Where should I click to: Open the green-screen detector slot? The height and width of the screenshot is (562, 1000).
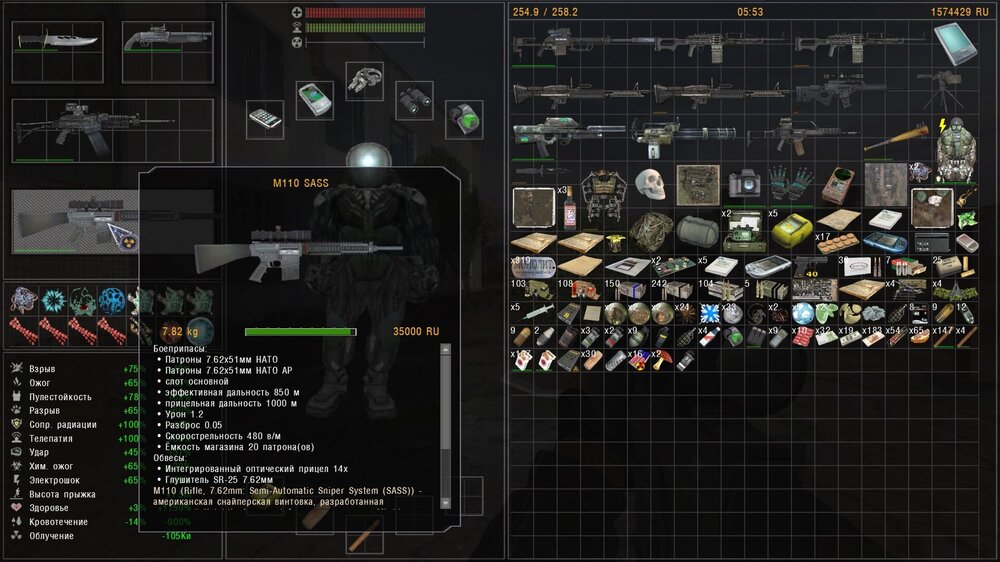tap(463, 118)
